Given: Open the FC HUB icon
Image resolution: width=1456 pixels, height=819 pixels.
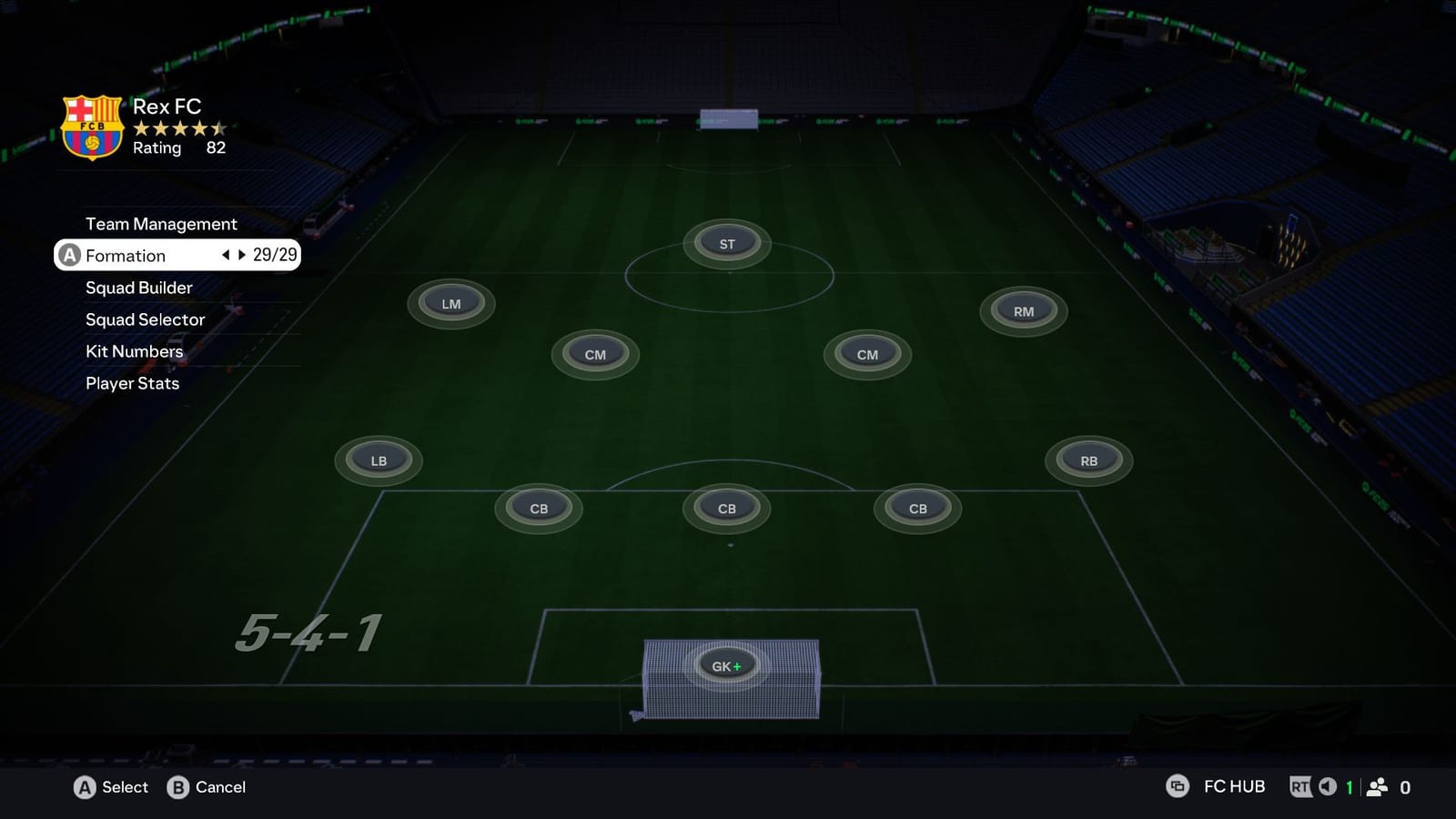Looking at the screenshot, I should pos(1178,785).
